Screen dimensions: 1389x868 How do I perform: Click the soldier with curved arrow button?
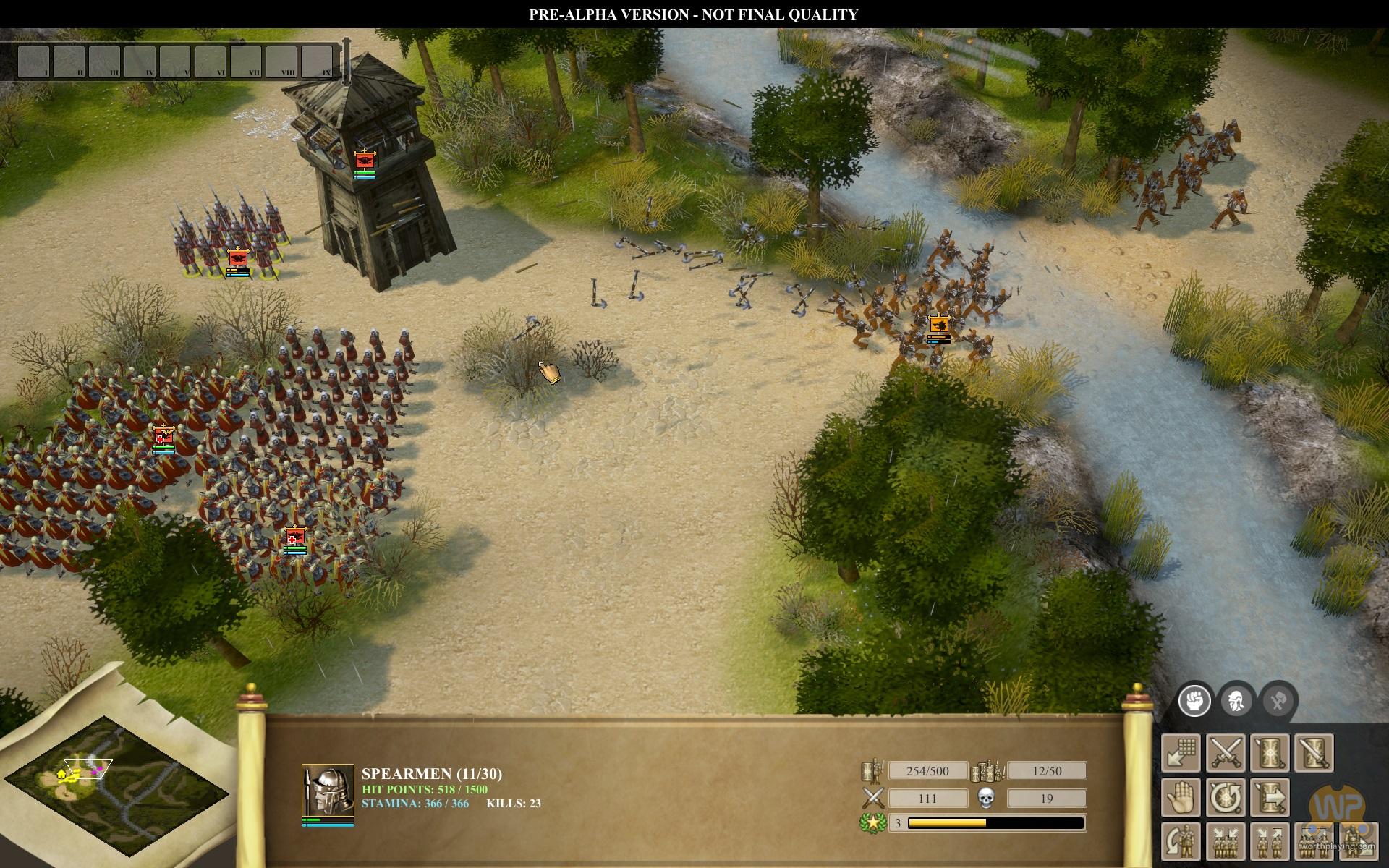pyautogui.click(x=1182, y=841)
